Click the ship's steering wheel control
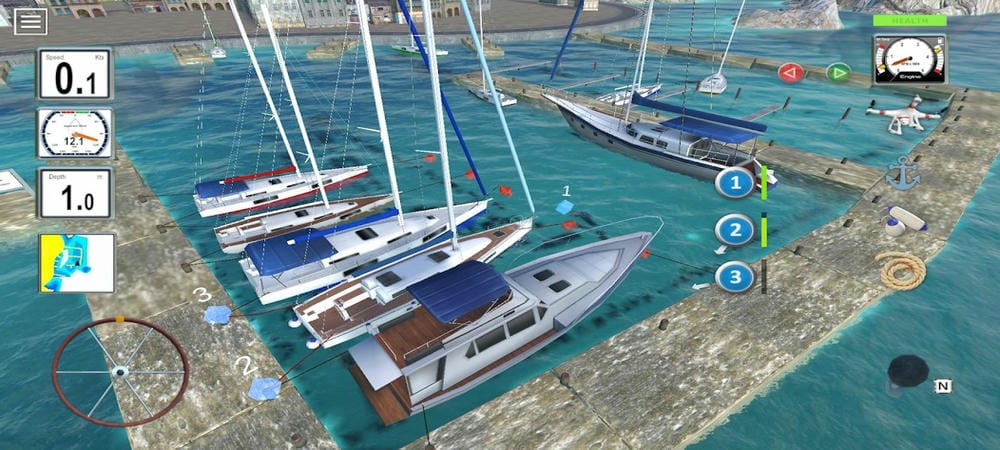 120,371
